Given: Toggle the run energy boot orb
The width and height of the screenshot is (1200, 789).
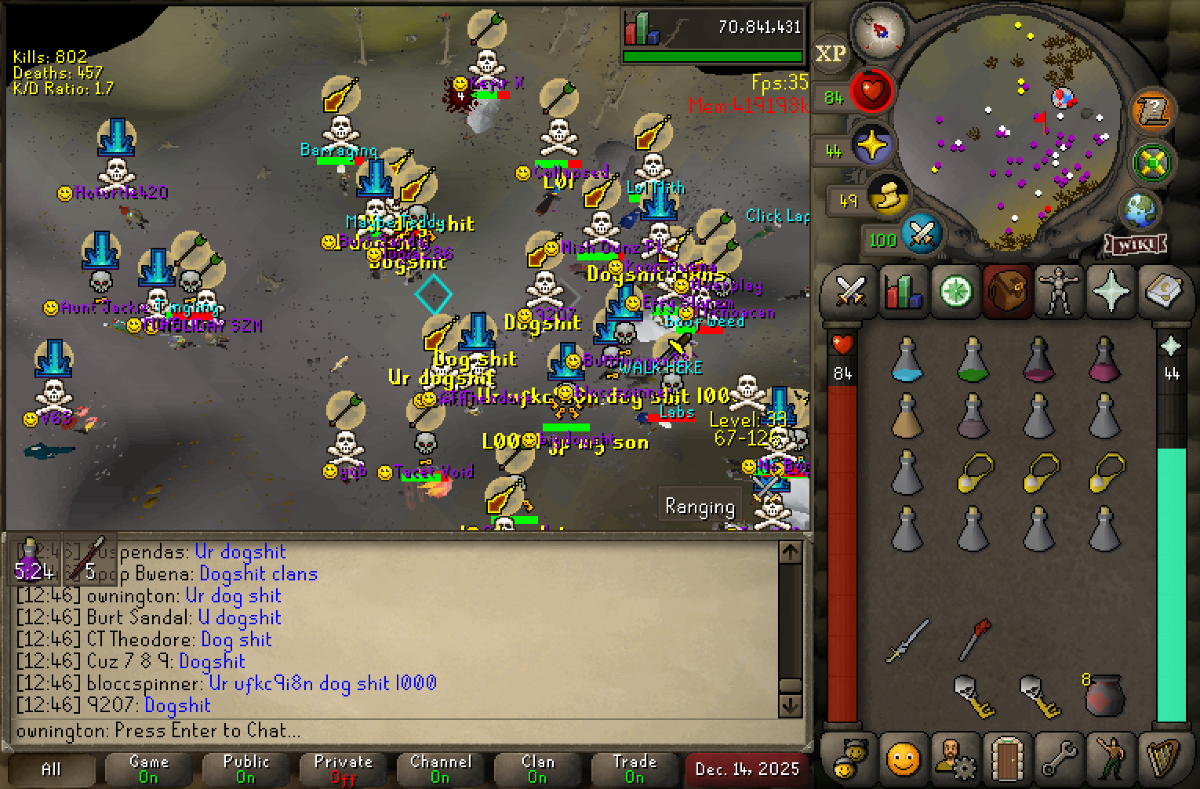Looking at the screenshot, I should pos(887,198).
